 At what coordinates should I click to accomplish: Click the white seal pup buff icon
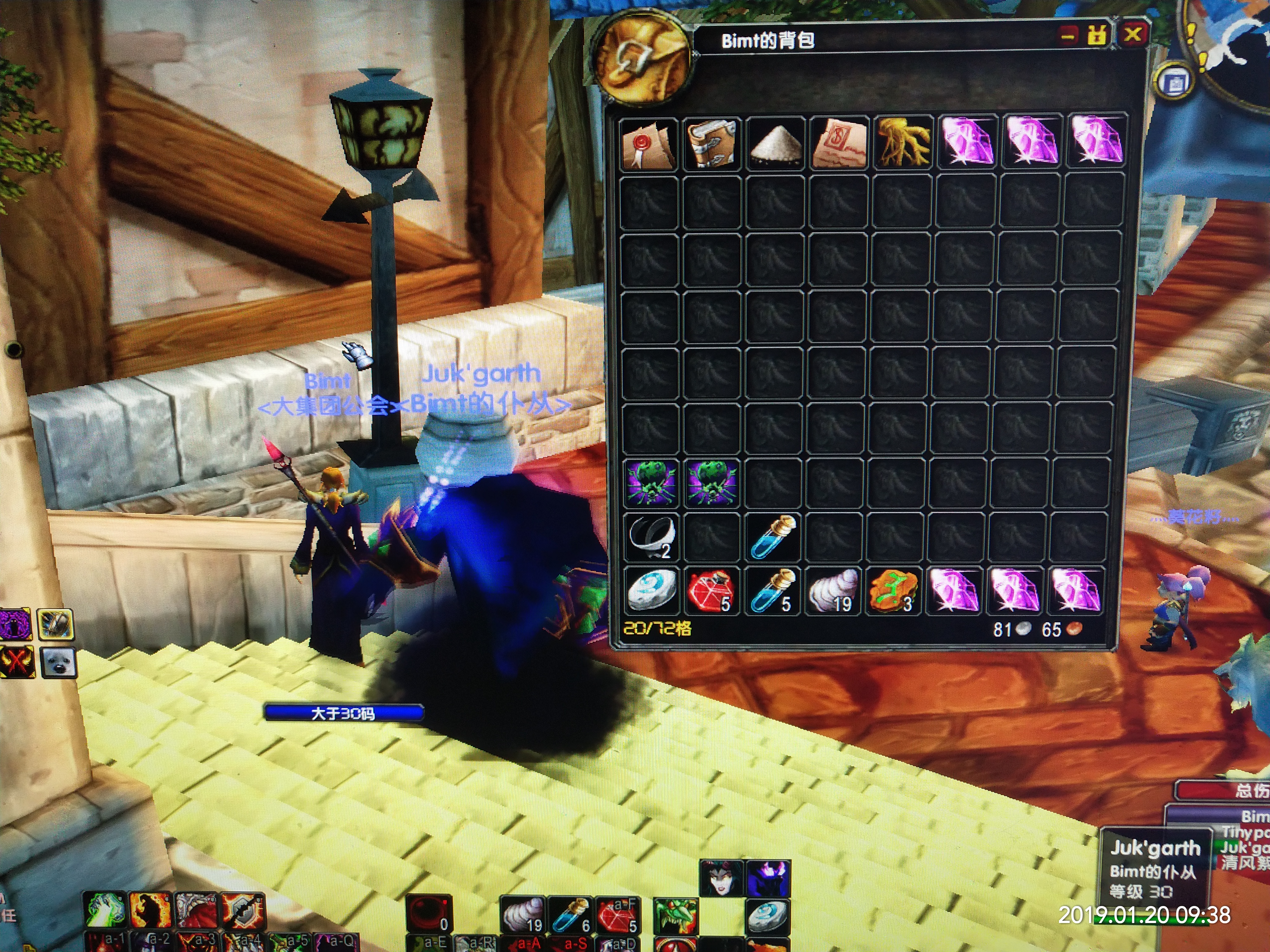point(59,662)
